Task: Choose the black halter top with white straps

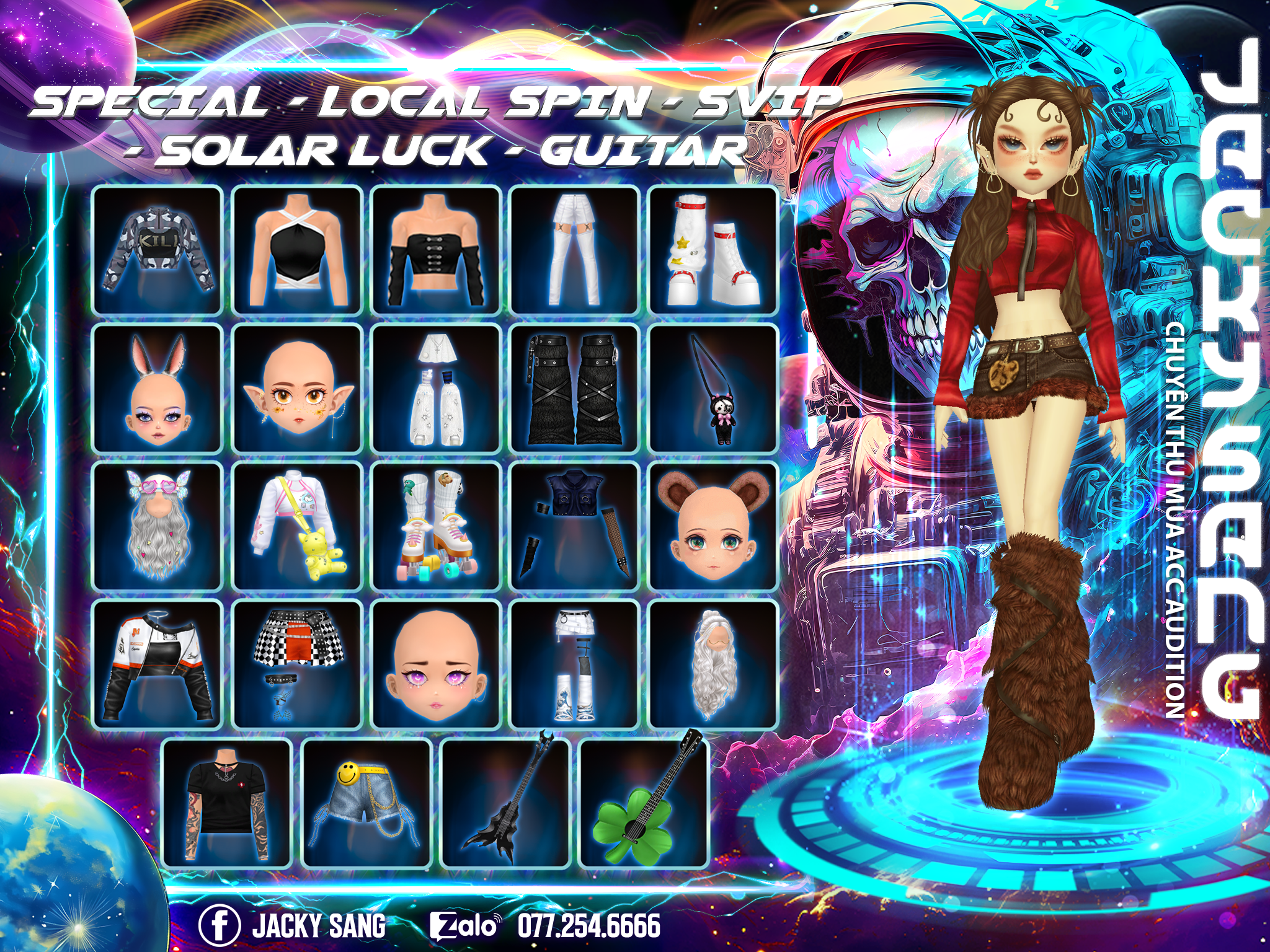Action: pos(297,250)
